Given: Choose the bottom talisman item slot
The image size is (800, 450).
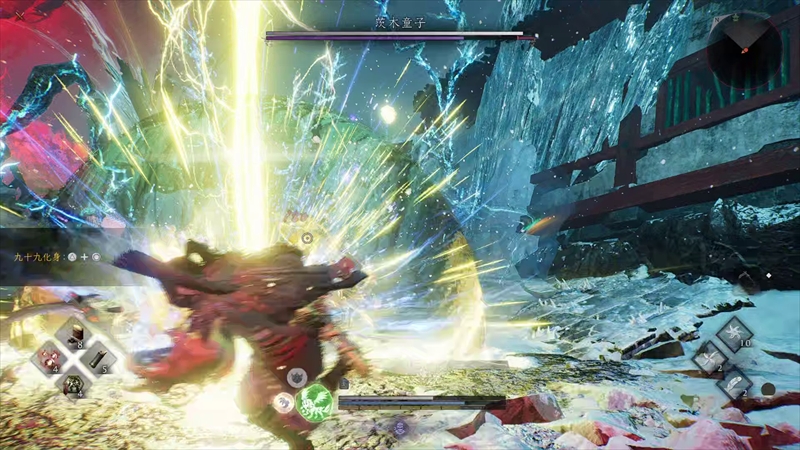Looking at the screenshot, I should pyautogui.click(x=73, y=382).
